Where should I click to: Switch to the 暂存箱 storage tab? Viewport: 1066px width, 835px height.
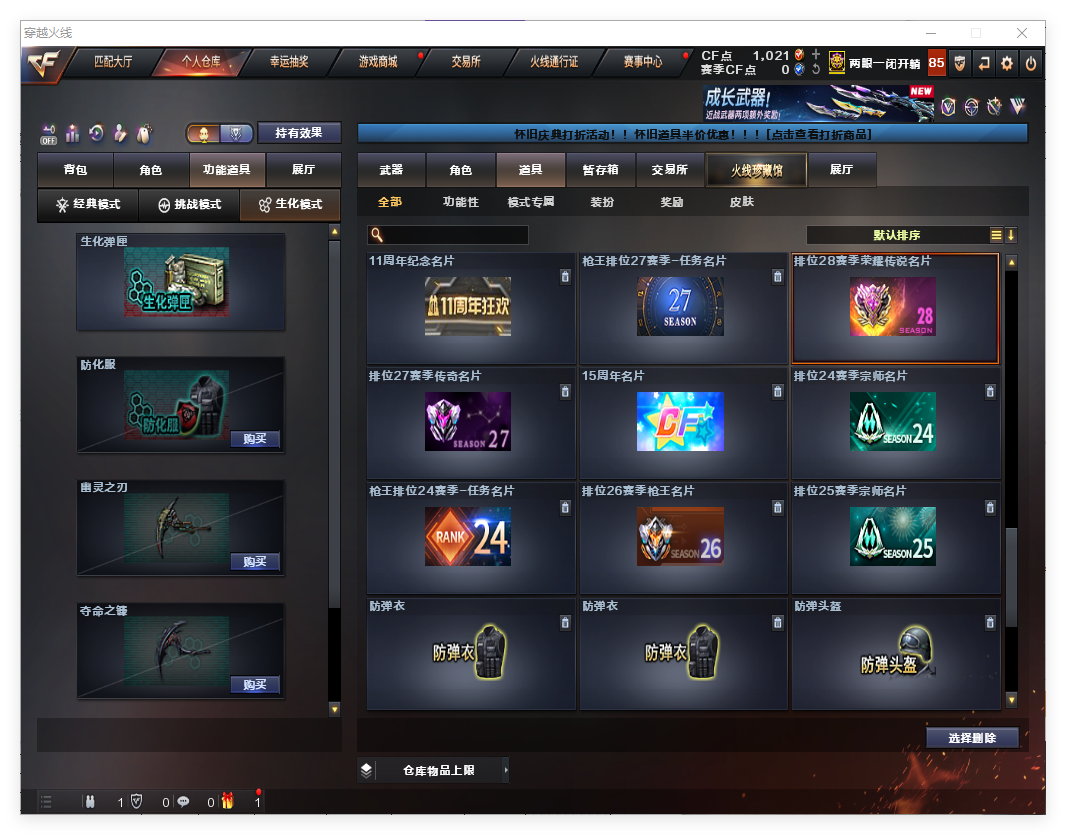point(600,170)
